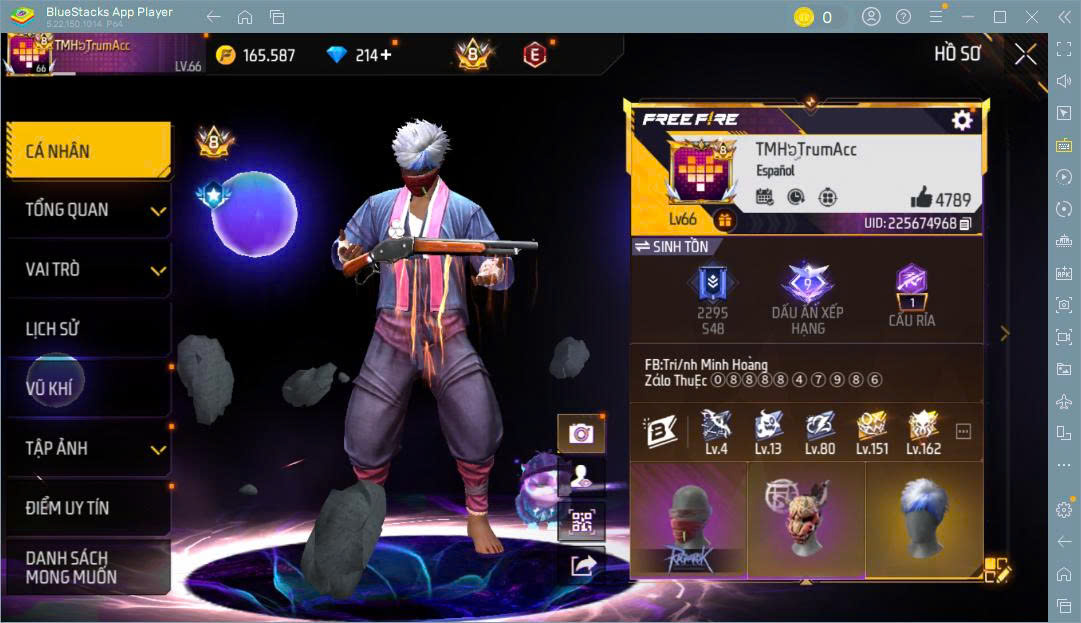The image size is (1081, 623).
Task: Maximize the BlueStacks window
Action: pyautogui.click(x=999, y=17)
